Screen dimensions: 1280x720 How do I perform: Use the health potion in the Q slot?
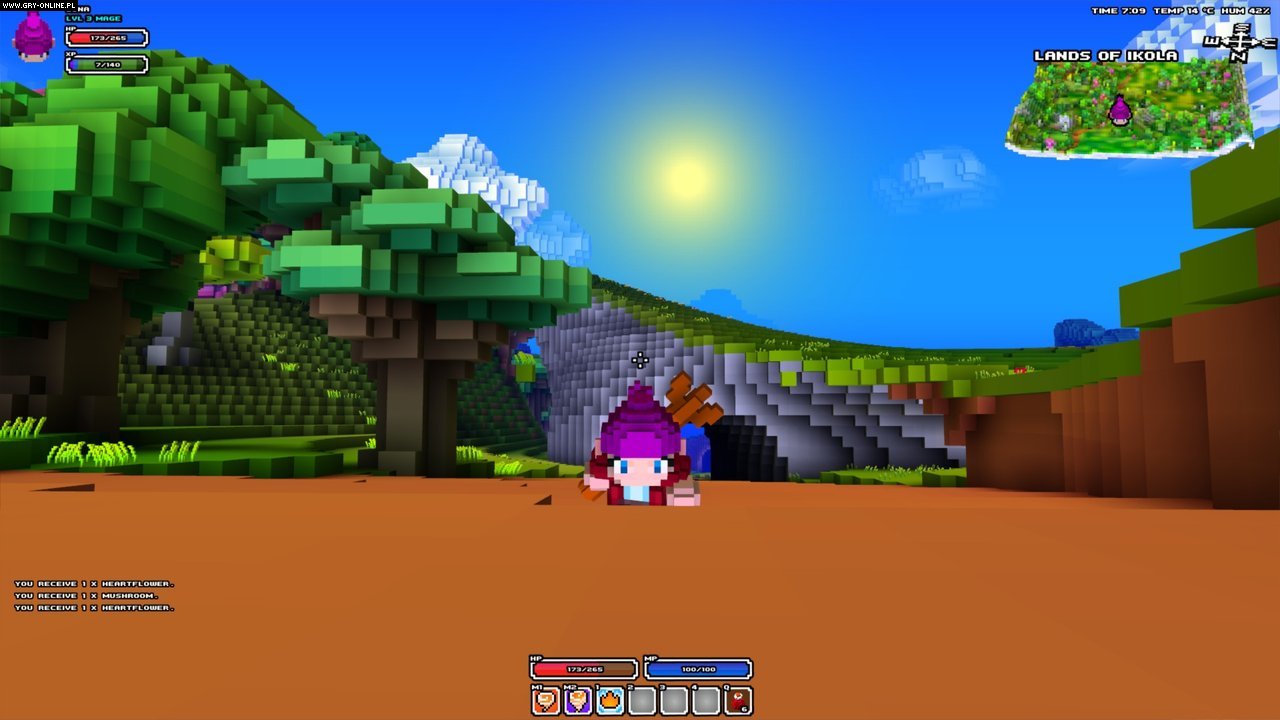(739, 700)
